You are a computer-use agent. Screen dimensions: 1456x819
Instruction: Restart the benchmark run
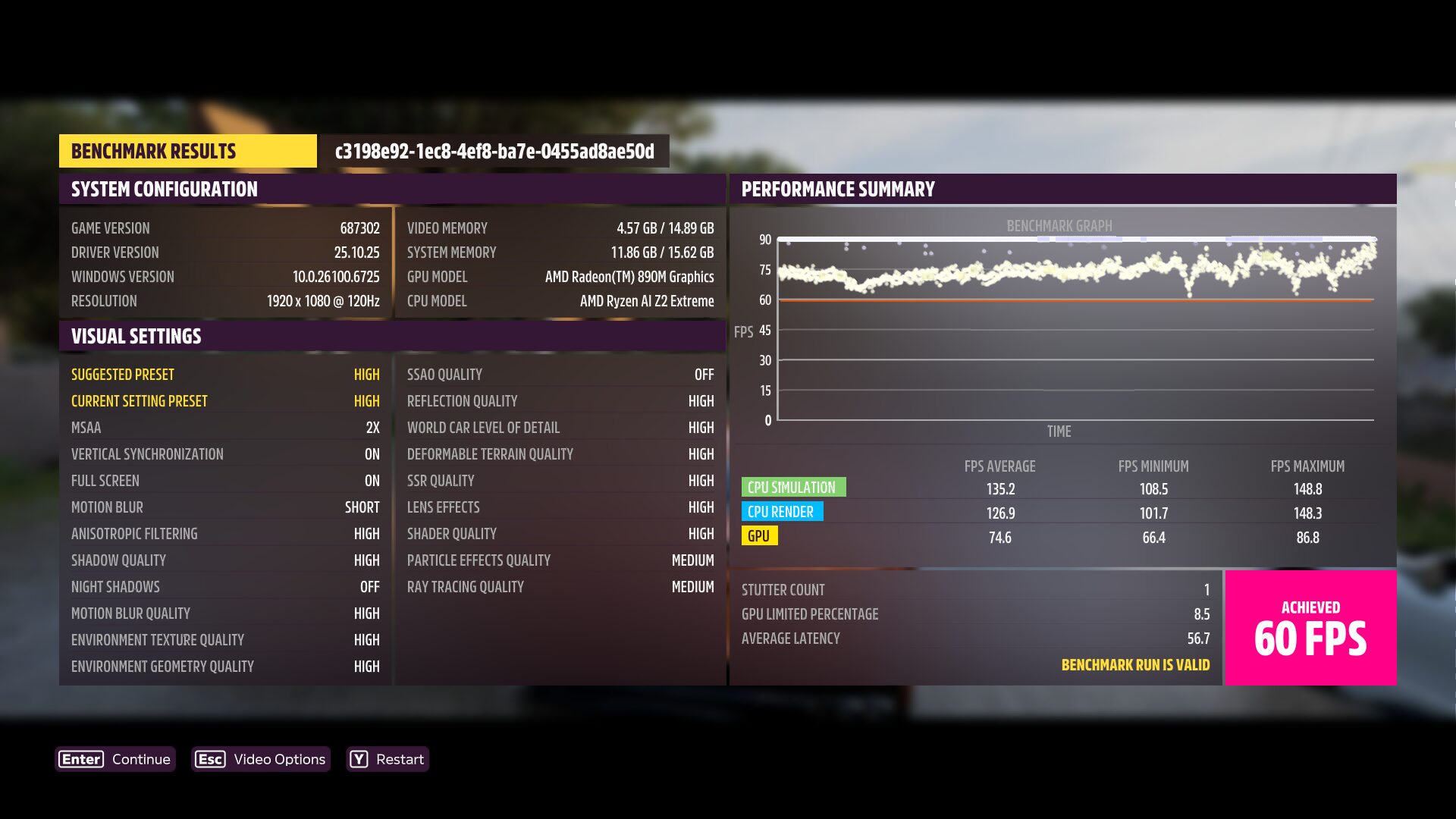[x=388, y=759]
